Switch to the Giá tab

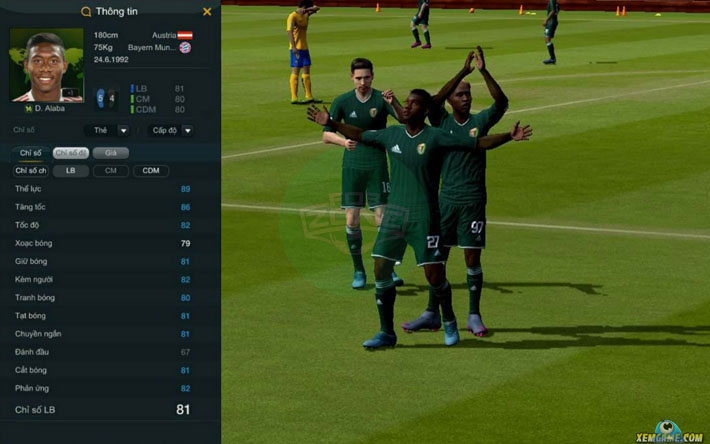117,153
